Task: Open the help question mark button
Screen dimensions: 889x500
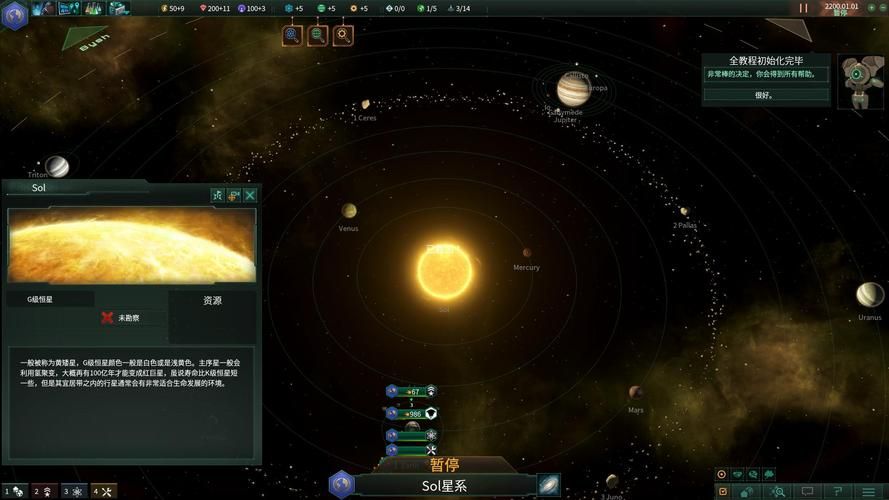Action: [839, 491]
